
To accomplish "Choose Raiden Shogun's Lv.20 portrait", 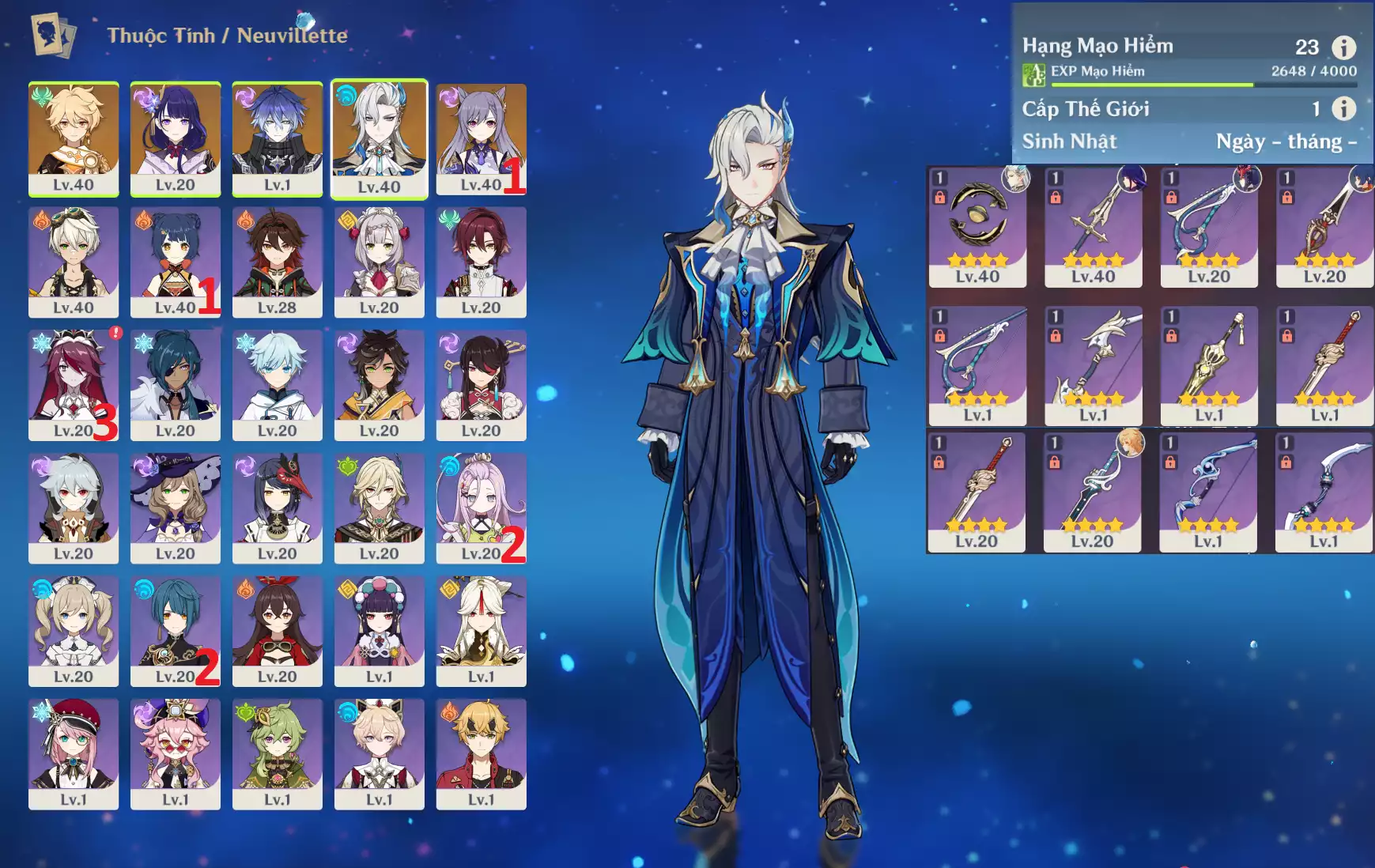I will 176,138.
